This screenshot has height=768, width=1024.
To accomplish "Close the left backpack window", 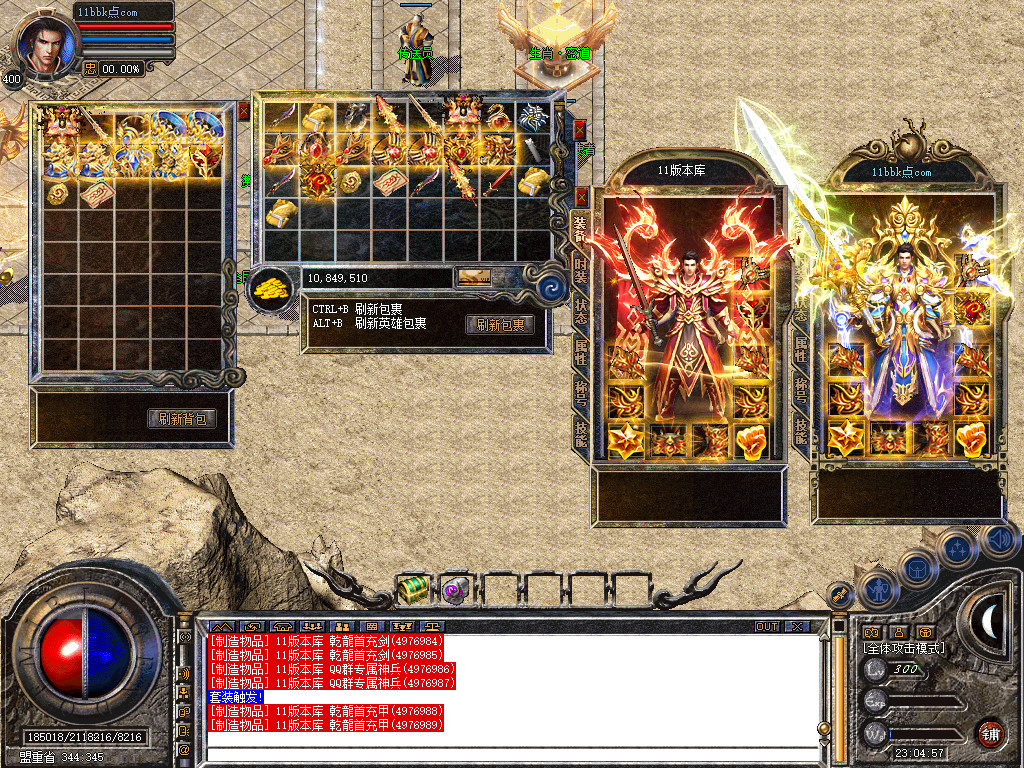I will tap(243, 110).
